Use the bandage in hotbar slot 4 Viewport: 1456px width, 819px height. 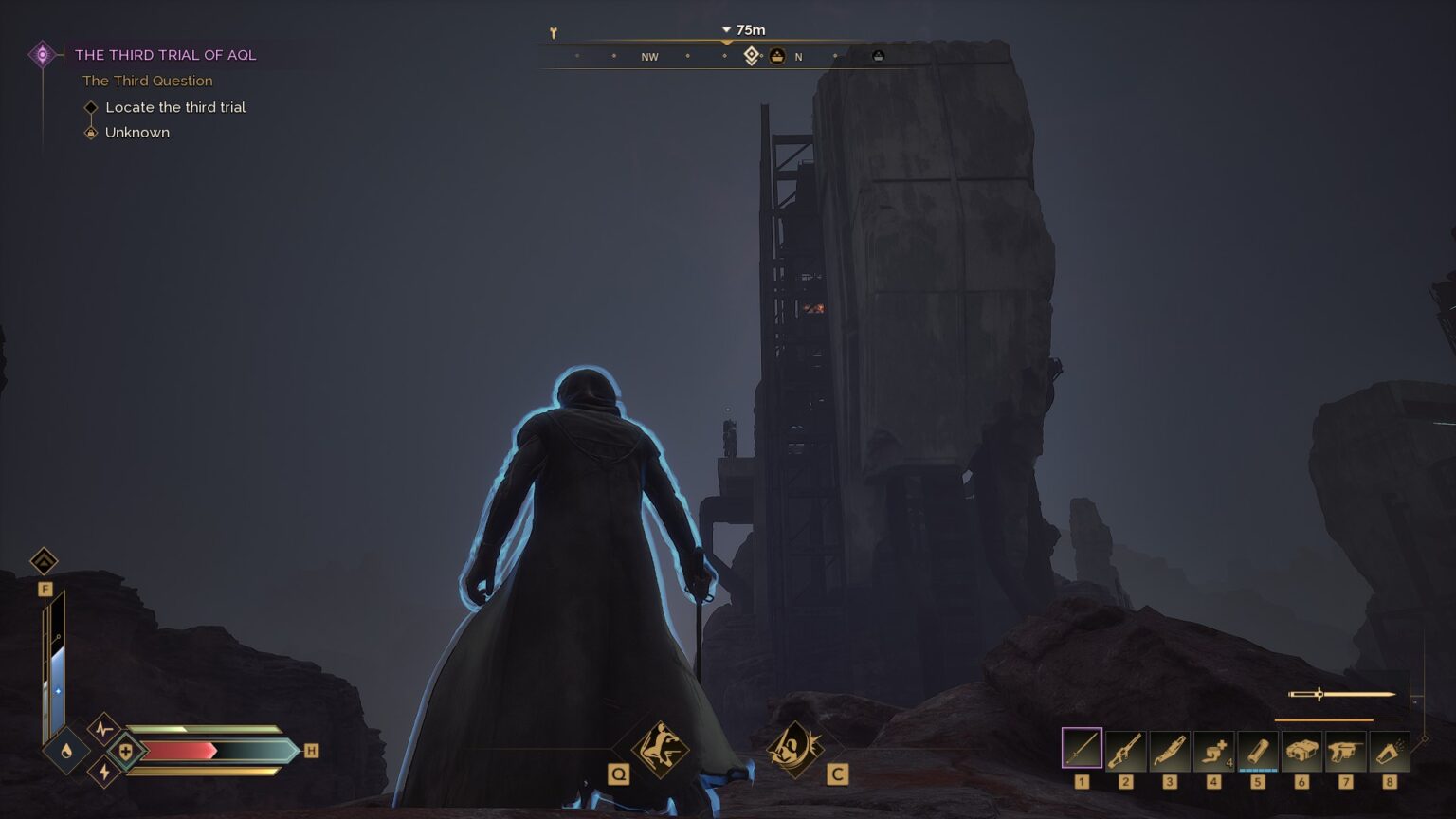(1213, 751)
